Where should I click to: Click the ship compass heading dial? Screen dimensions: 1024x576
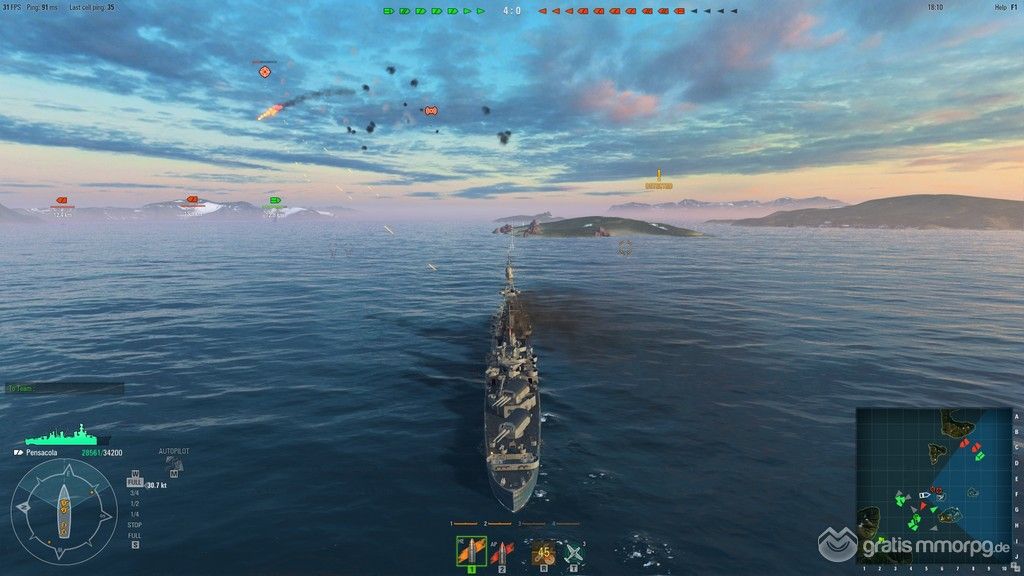(63, 511)
